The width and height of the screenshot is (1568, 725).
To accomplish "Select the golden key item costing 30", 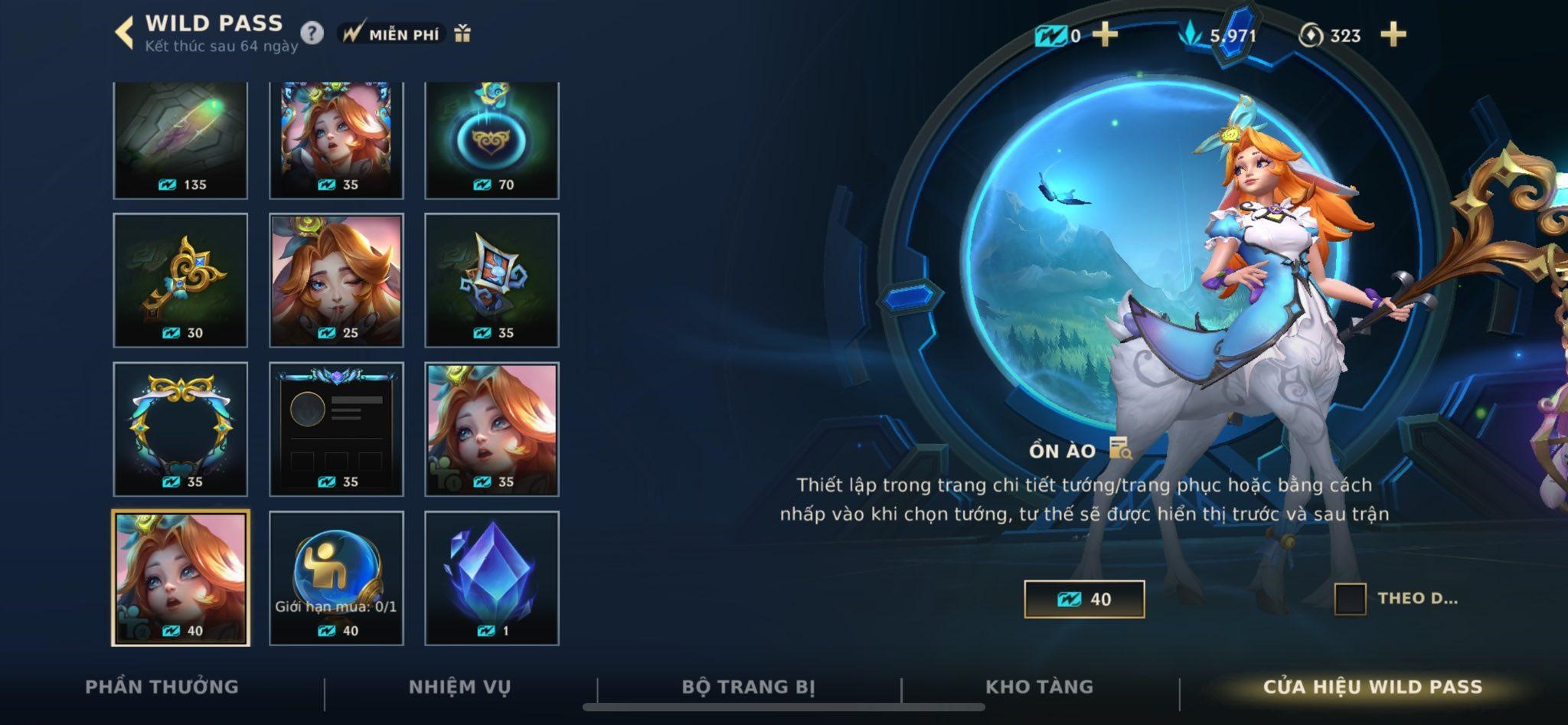I will click(181, 280).
